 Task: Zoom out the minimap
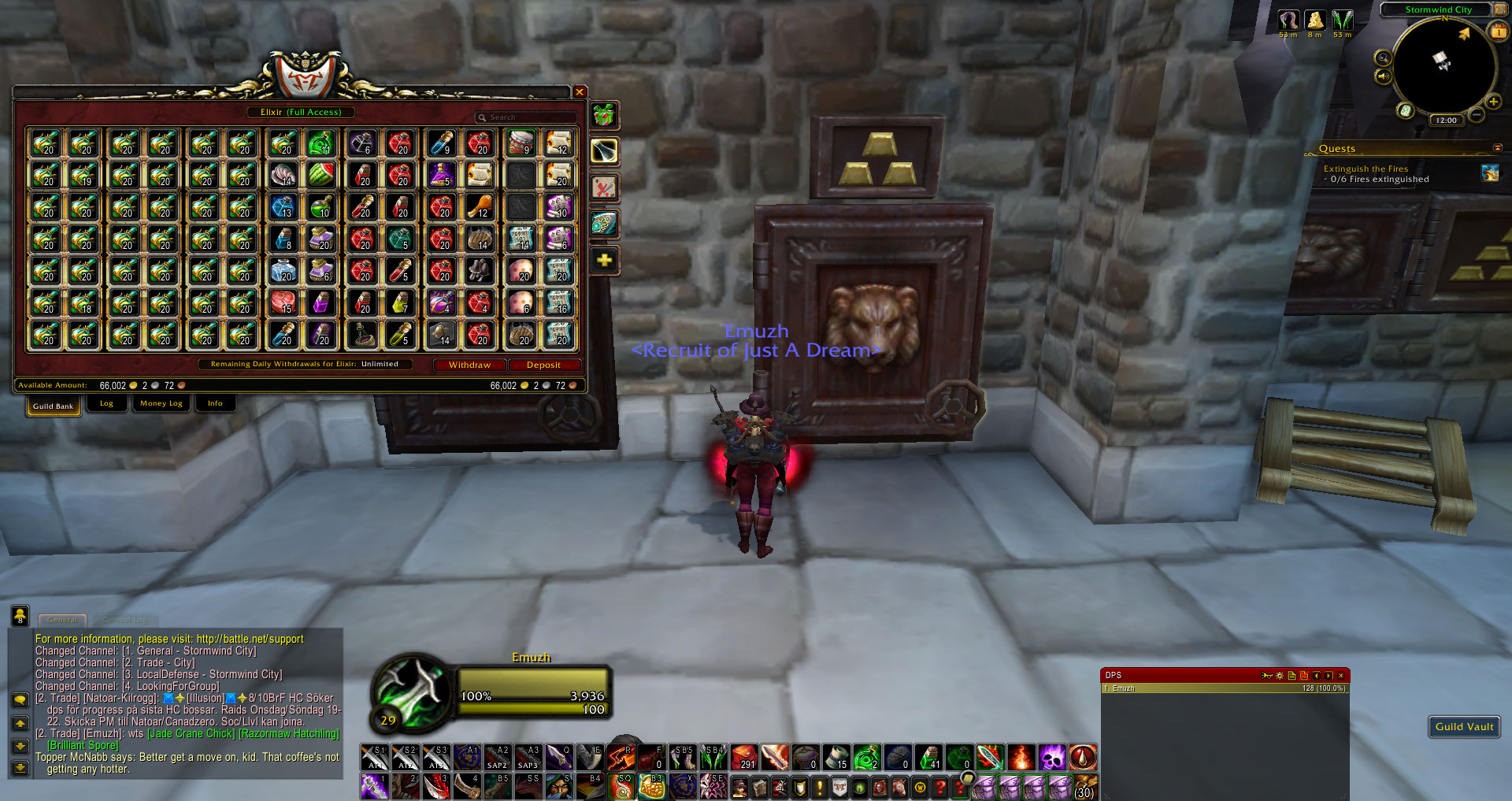[1477, 116]
